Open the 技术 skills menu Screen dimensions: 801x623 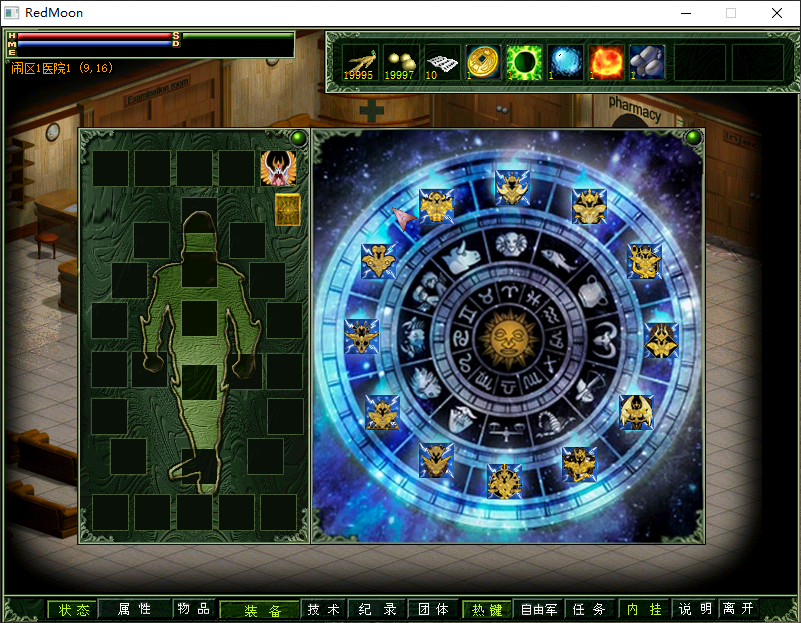tap(324, 609)
